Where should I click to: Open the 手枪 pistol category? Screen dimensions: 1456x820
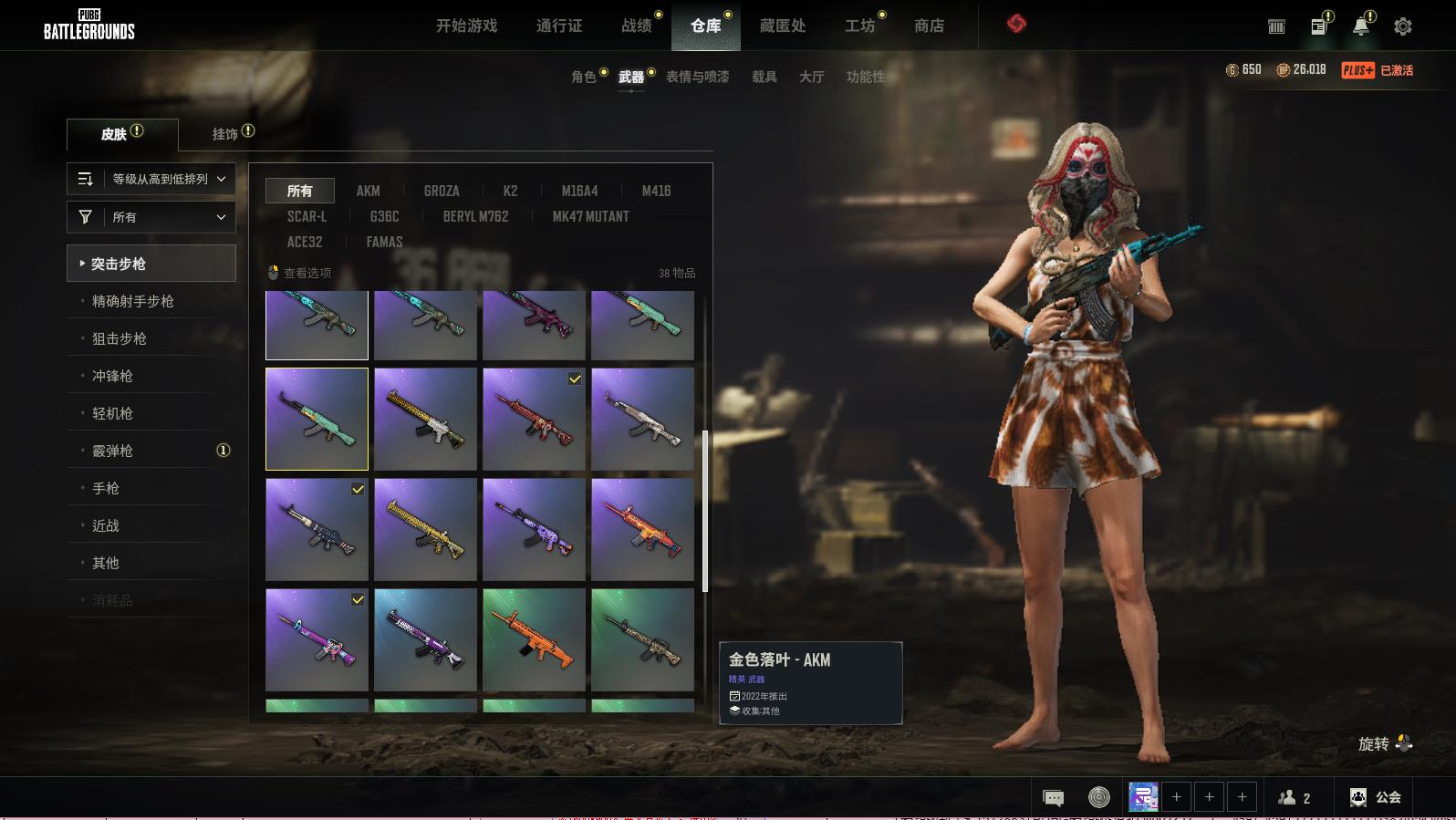click(106, 488)
